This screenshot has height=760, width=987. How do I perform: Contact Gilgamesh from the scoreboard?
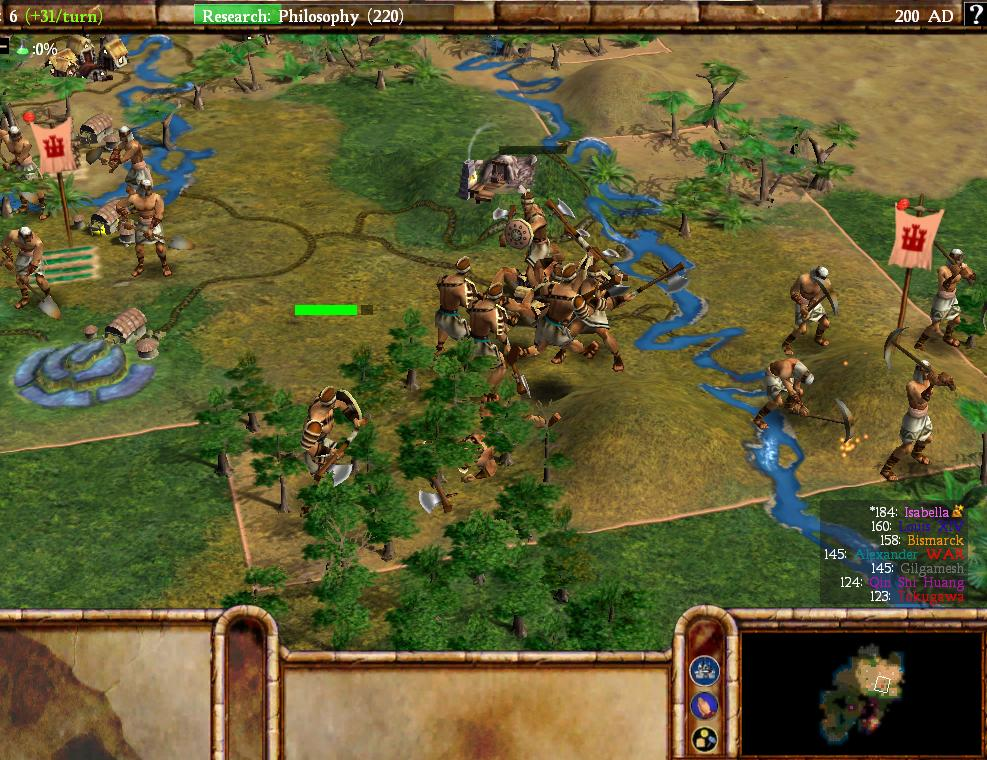(932, 568)
